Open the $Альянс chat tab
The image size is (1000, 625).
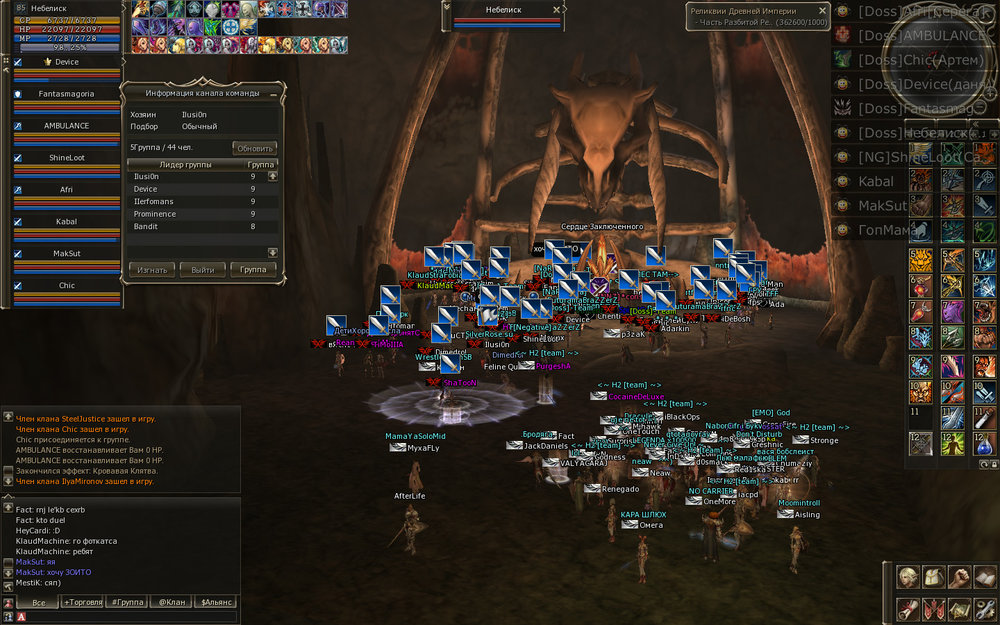pyautogui.click(x=217, y=602)
